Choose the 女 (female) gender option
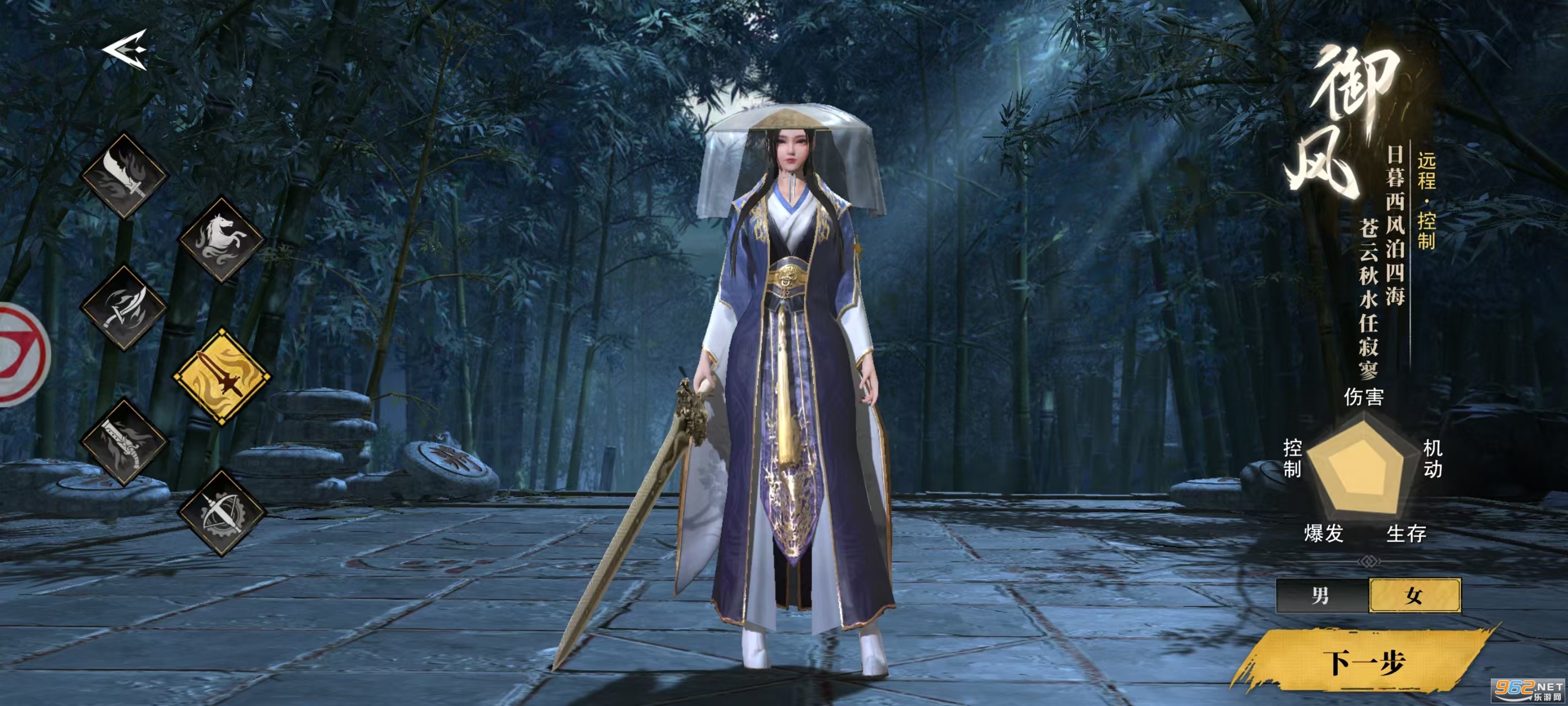This screenshot has height=706, width=1568. click(x=1414, y=595)
